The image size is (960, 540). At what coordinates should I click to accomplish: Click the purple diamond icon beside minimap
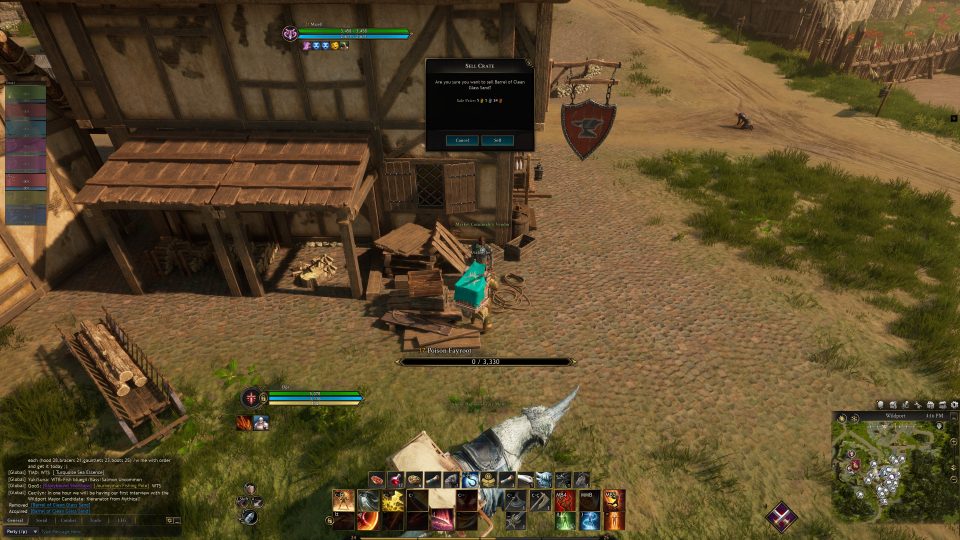coord(782,517)
